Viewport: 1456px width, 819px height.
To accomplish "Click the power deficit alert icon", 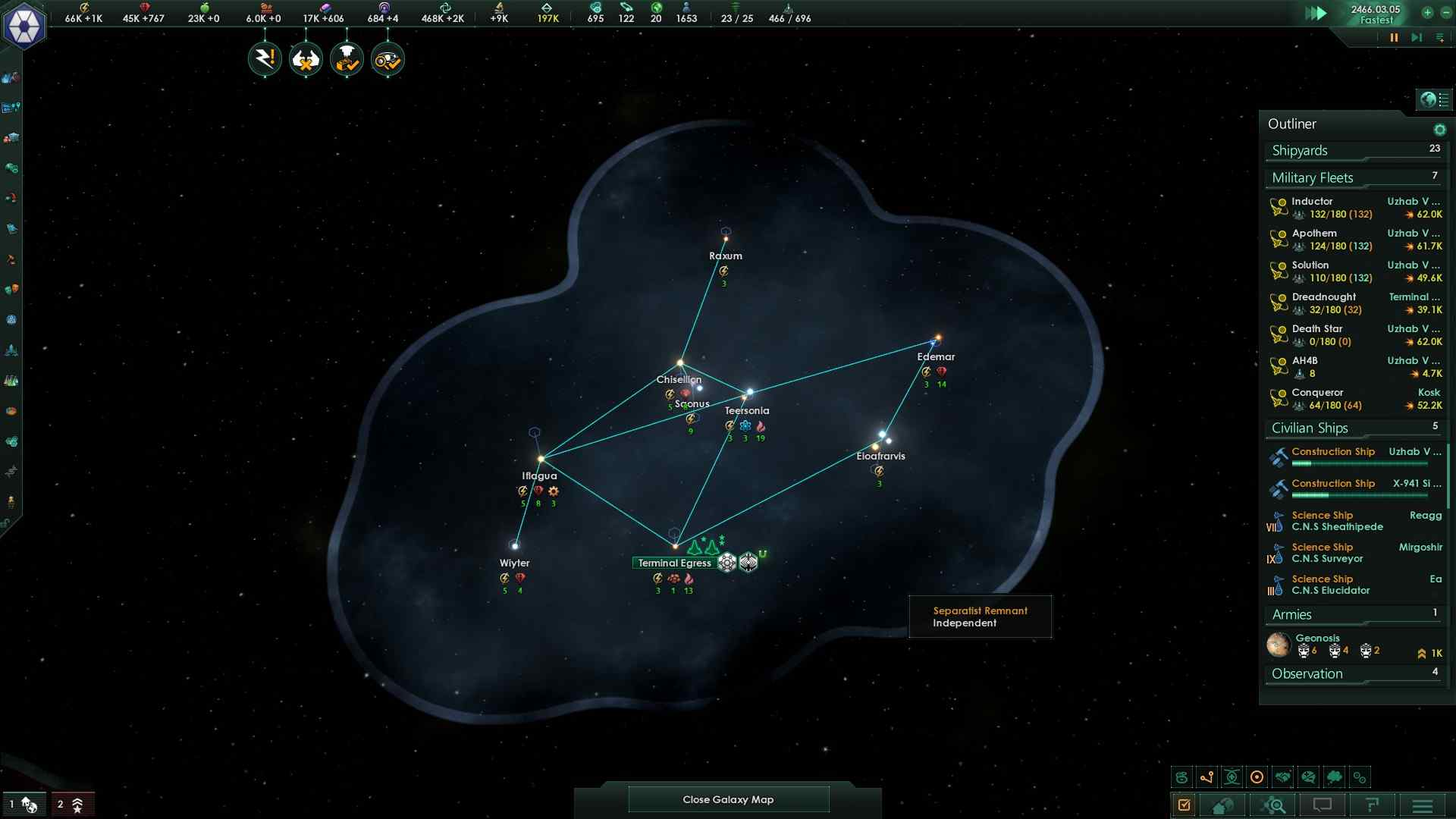I will [x=264, y=58].
